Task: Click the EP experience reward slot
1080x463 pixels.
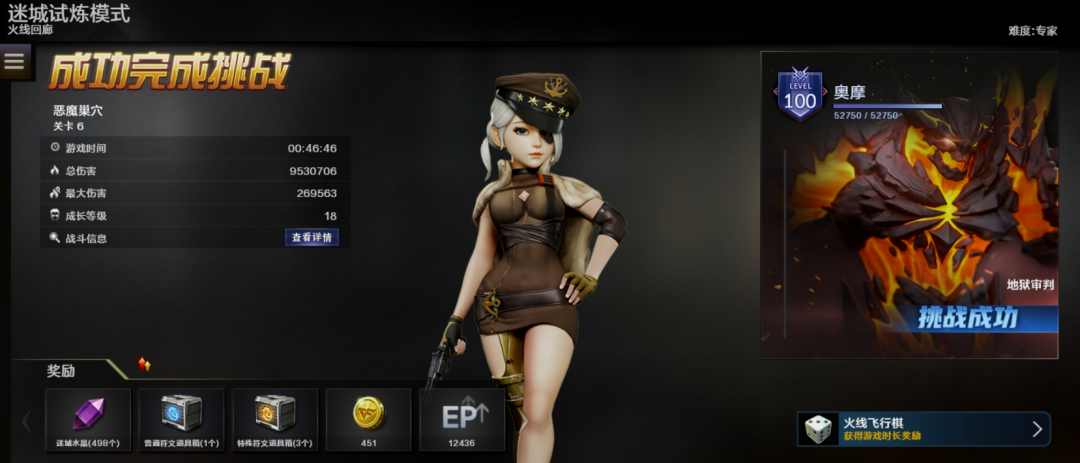Action: (462, 420)
